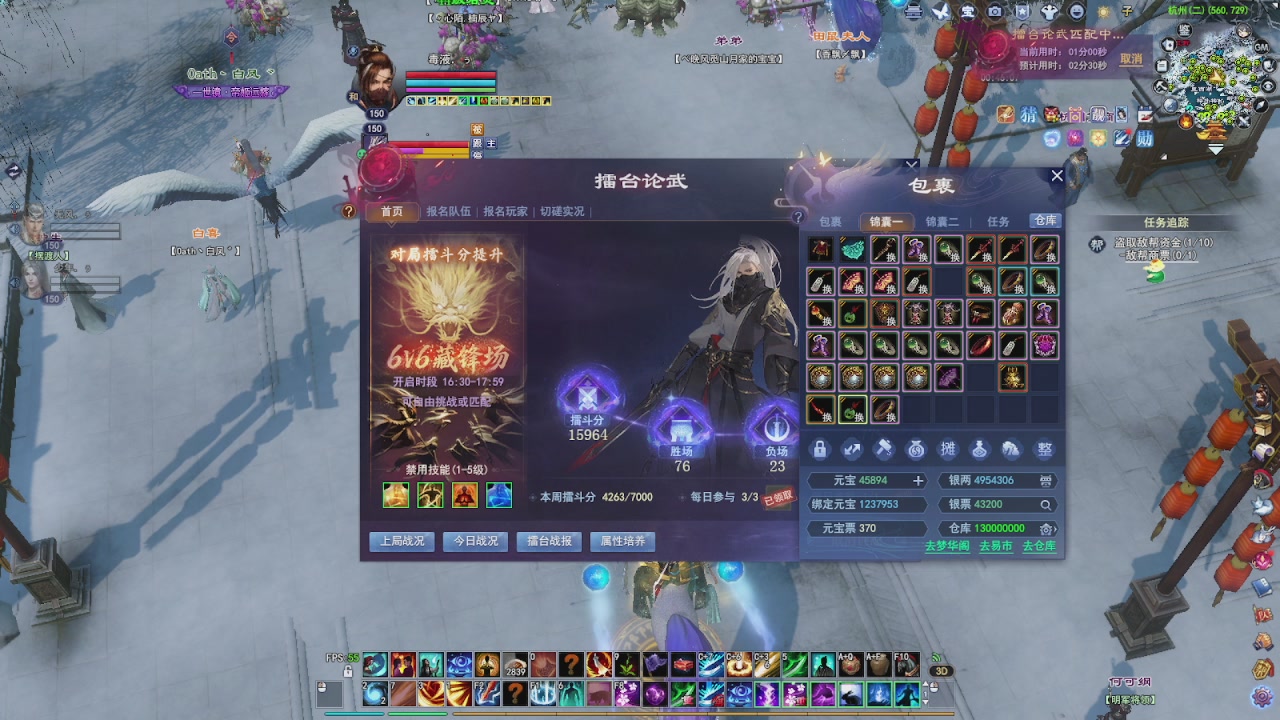Expand warehouse options via arrow beside gear icon
This screenshot has height=720, width=1280.
(1057, 529)
